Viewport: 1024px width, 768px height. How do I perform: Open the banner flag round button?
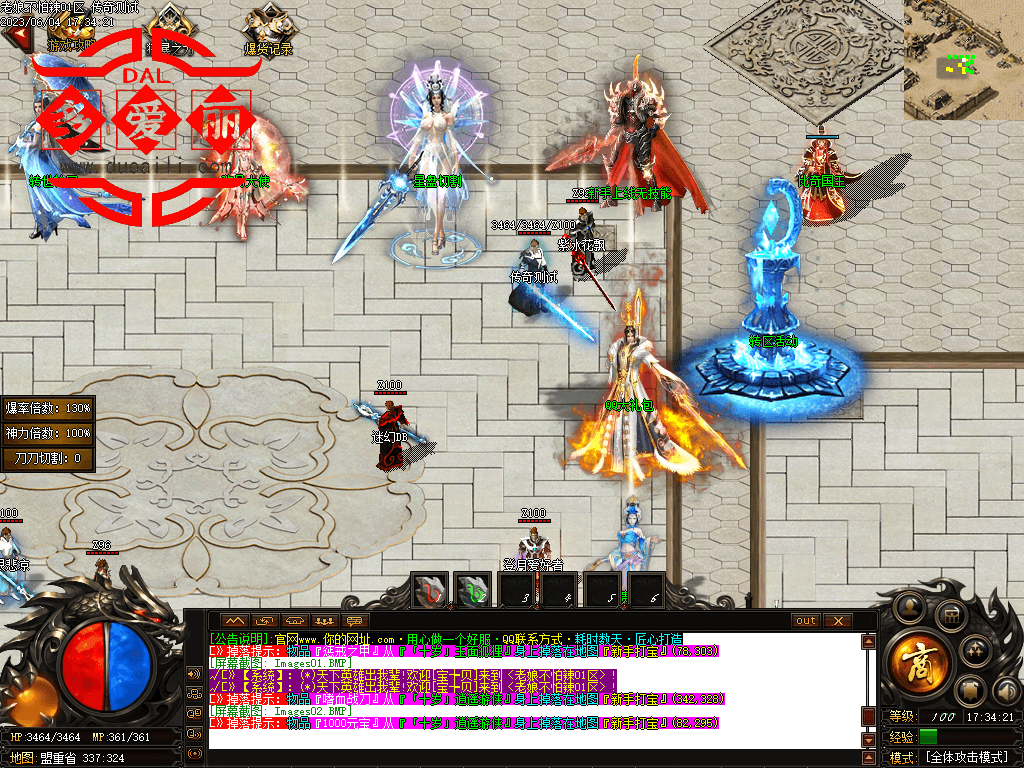coord(969,691)
